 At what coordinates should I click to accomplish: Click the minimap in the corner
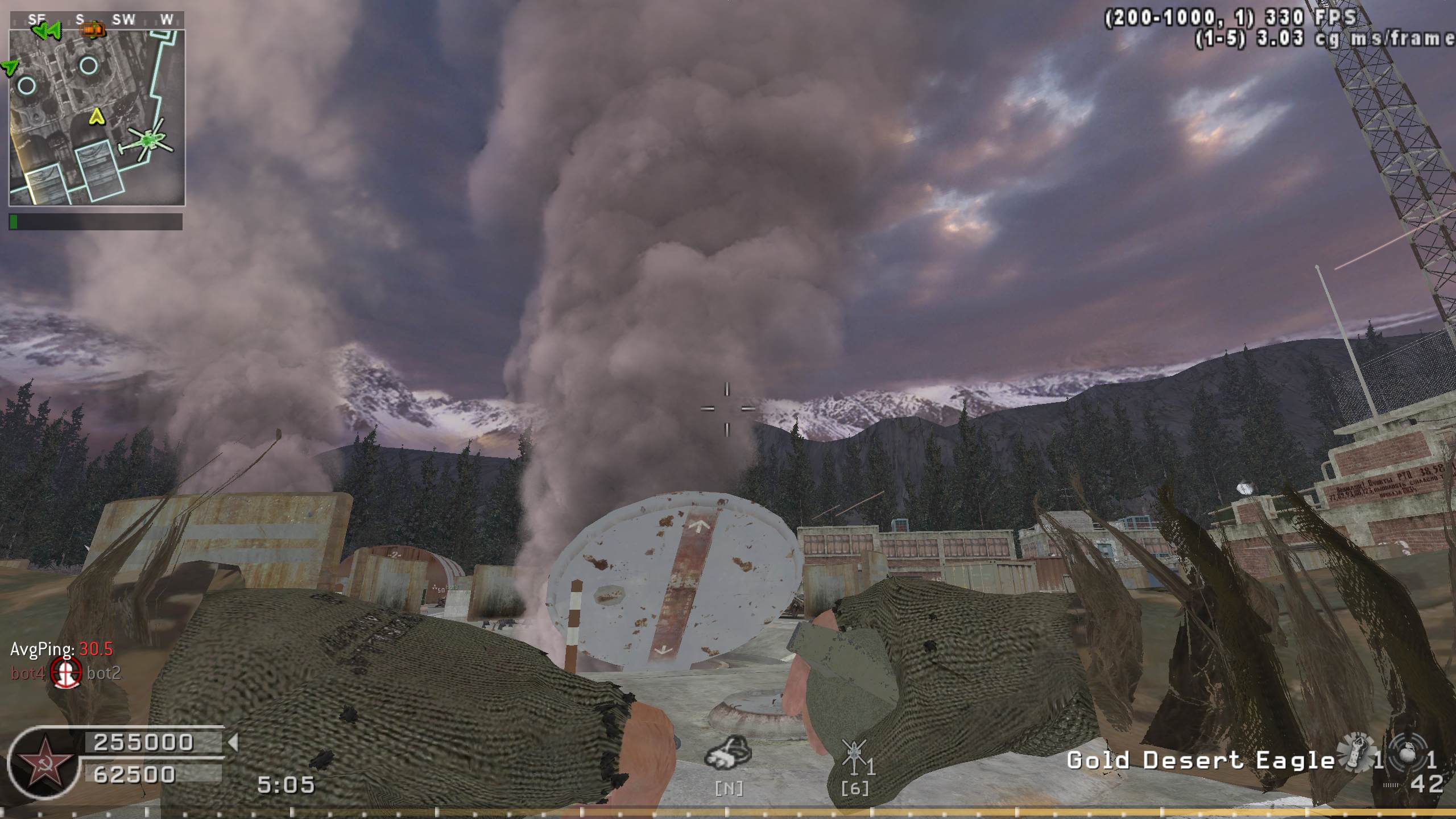tap(97, 117)
